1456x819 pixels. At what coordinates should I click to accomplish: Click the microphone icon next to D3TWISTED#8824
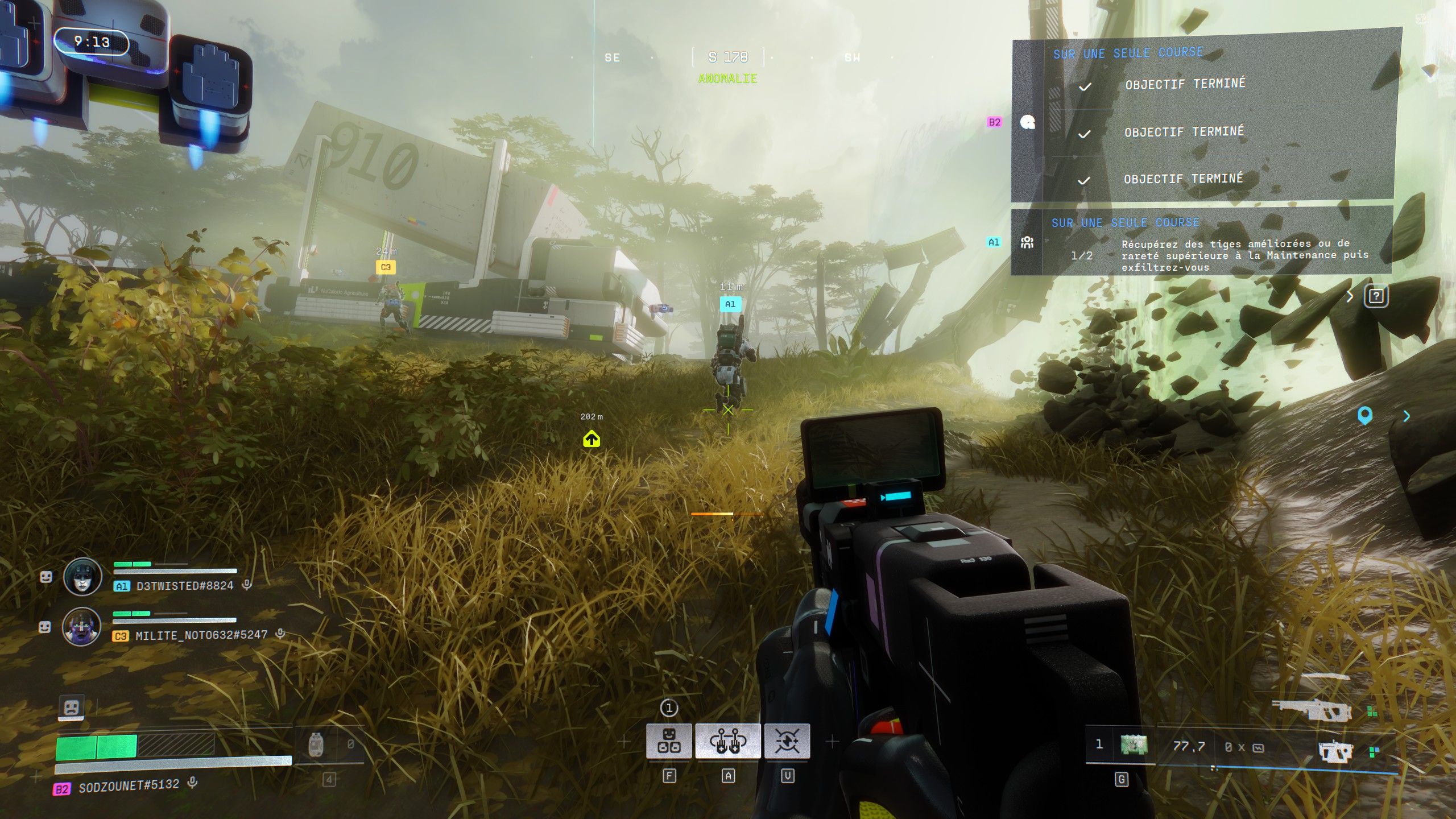pos(247,584)
